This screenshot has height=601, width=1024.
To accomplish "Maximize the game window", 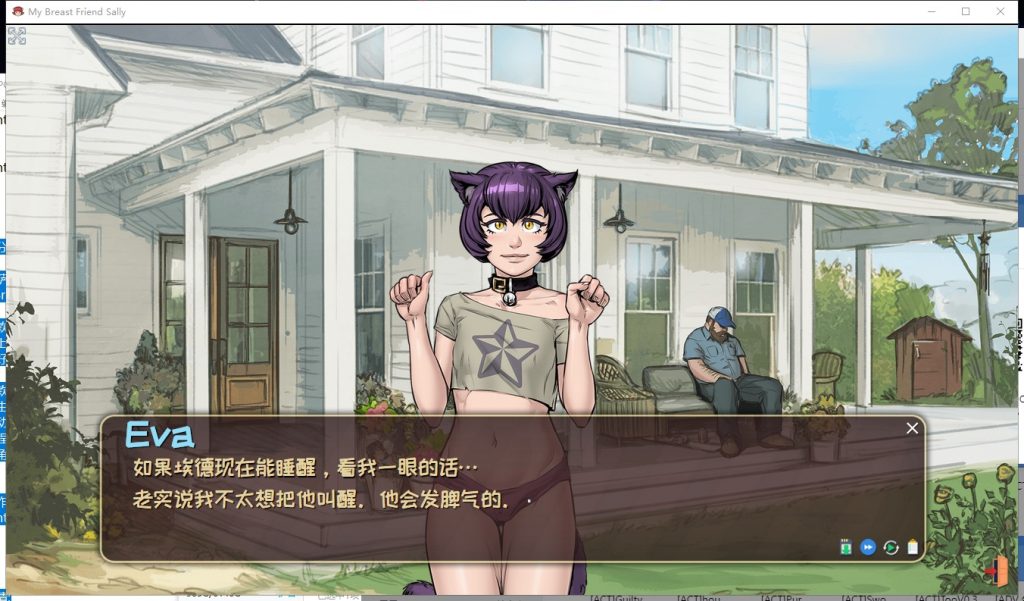I will point(966,12).
